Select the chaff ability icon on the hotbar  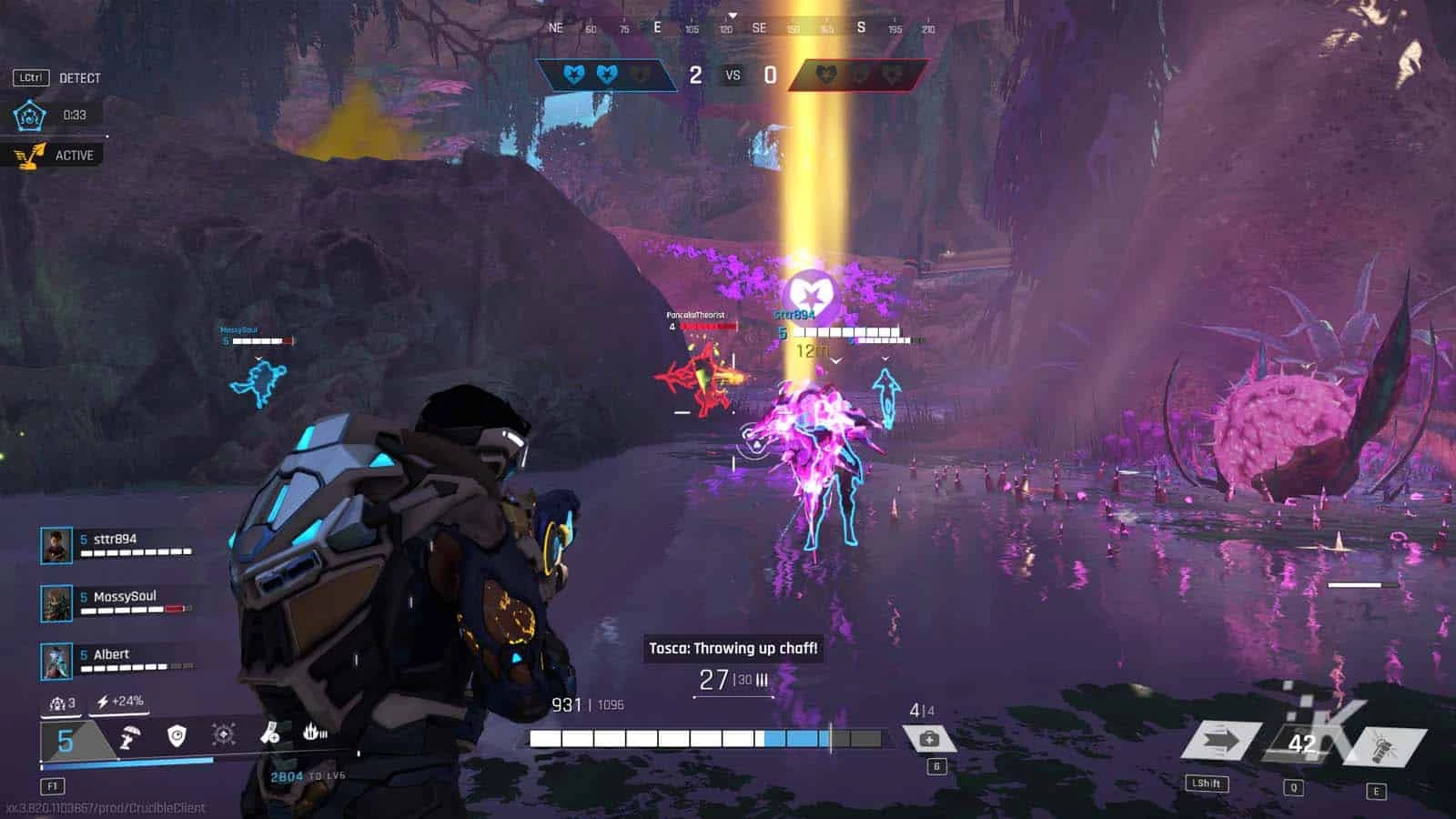[x=130, y=735]
